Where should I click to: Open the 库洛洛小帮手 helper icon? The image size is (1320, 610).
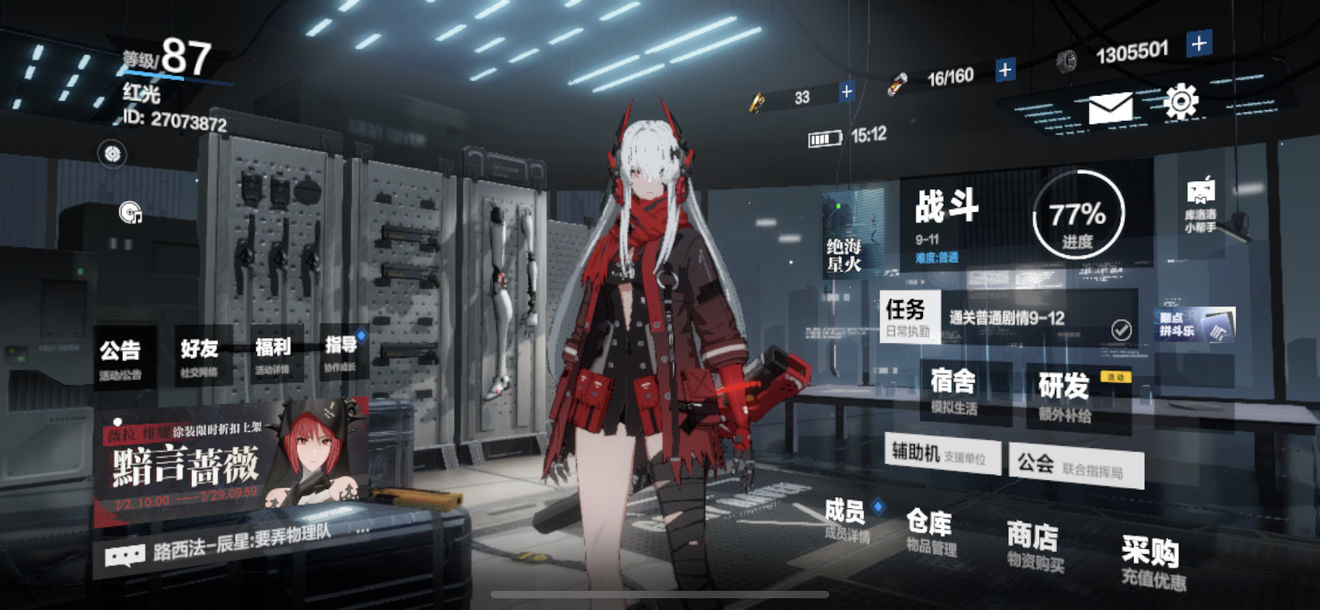point(1200,205)
